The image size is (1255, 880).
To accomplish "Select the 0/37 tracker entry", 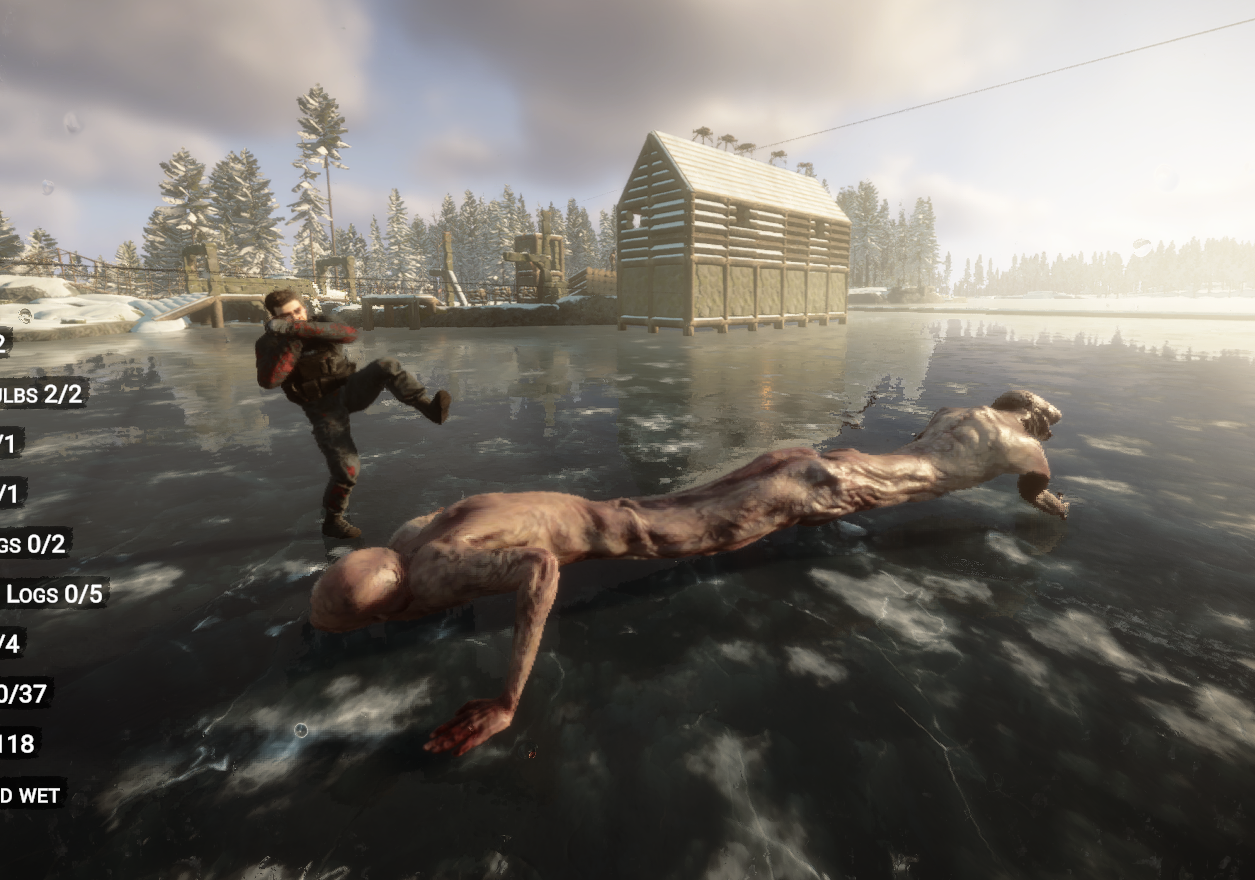I will (x=27, y=693).
